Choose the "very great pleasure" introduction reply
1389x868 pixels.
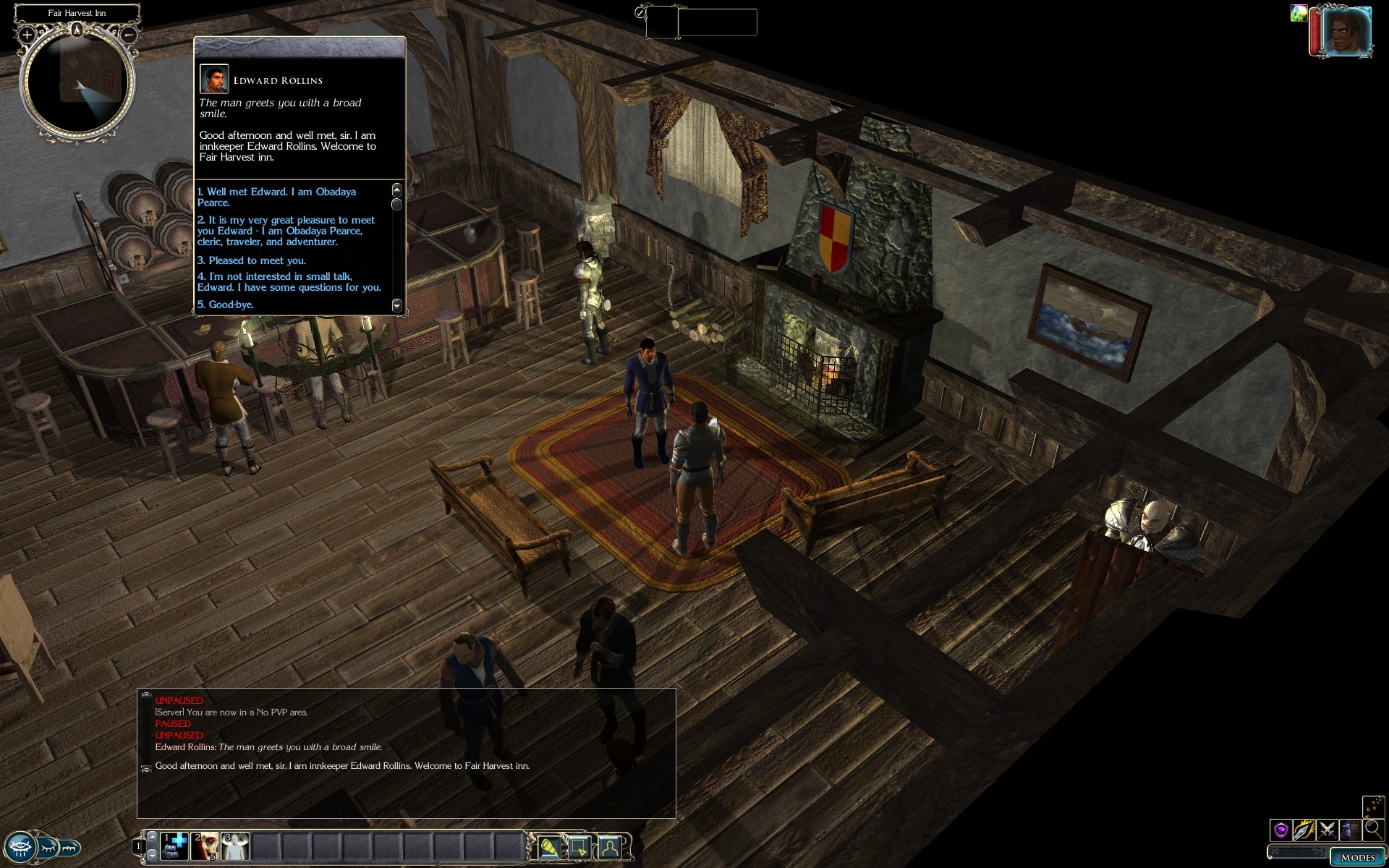pos(286,231)
